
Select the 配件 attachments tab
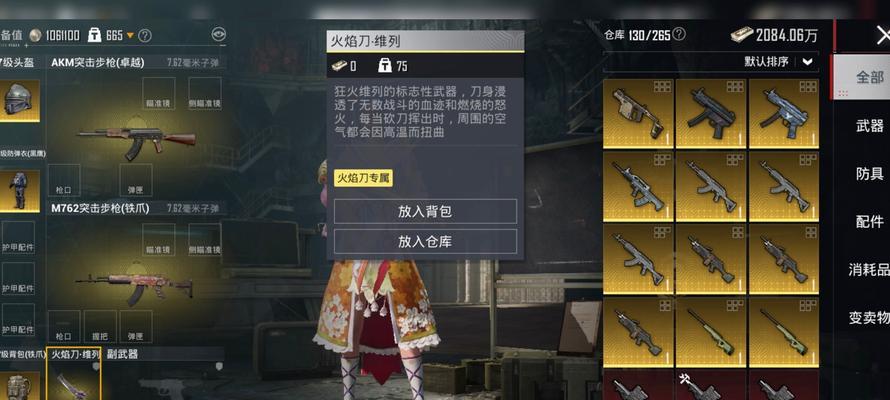(869, 222)
